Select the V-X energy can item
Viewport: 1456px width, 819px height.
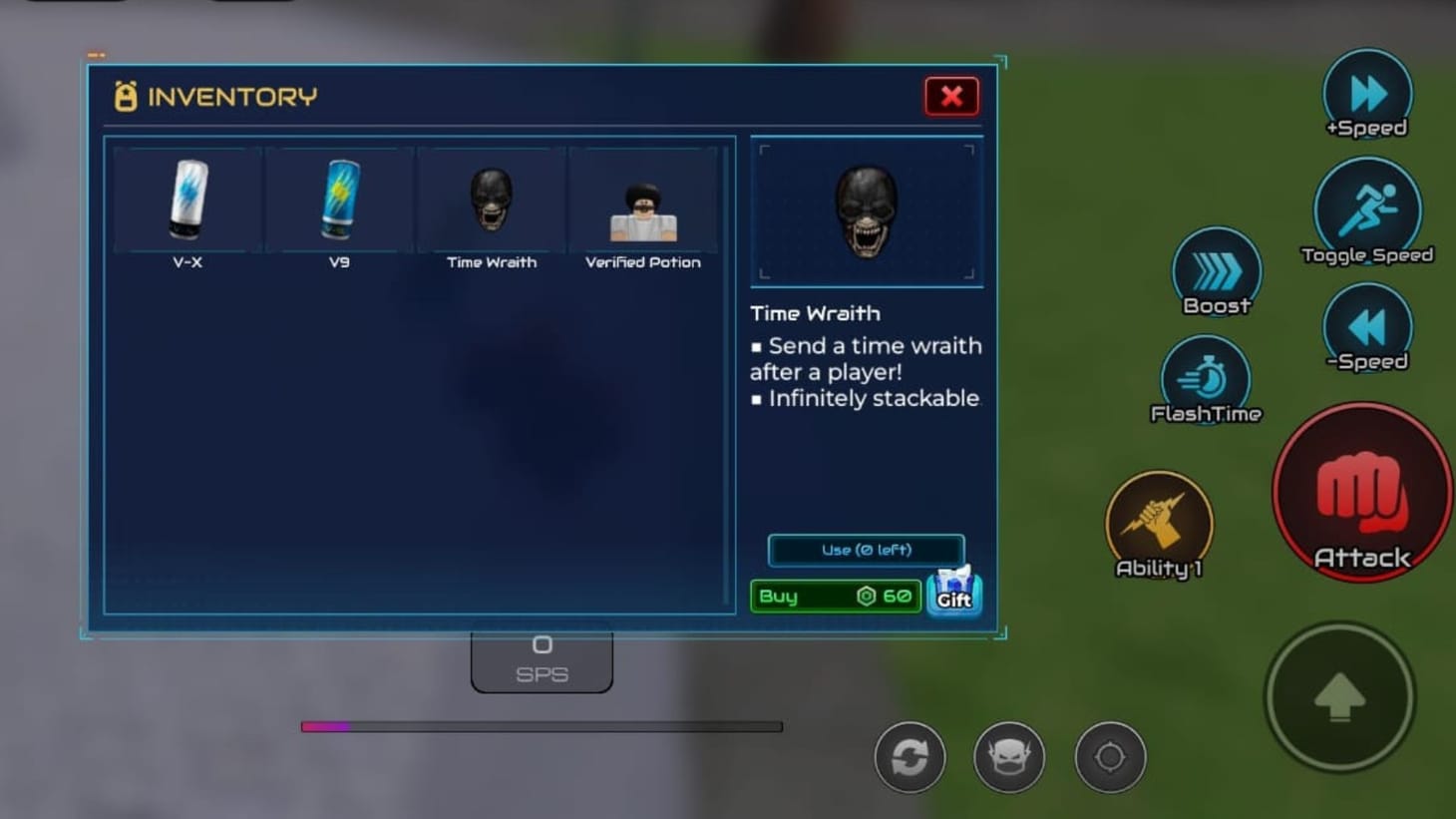coord(184,200)
